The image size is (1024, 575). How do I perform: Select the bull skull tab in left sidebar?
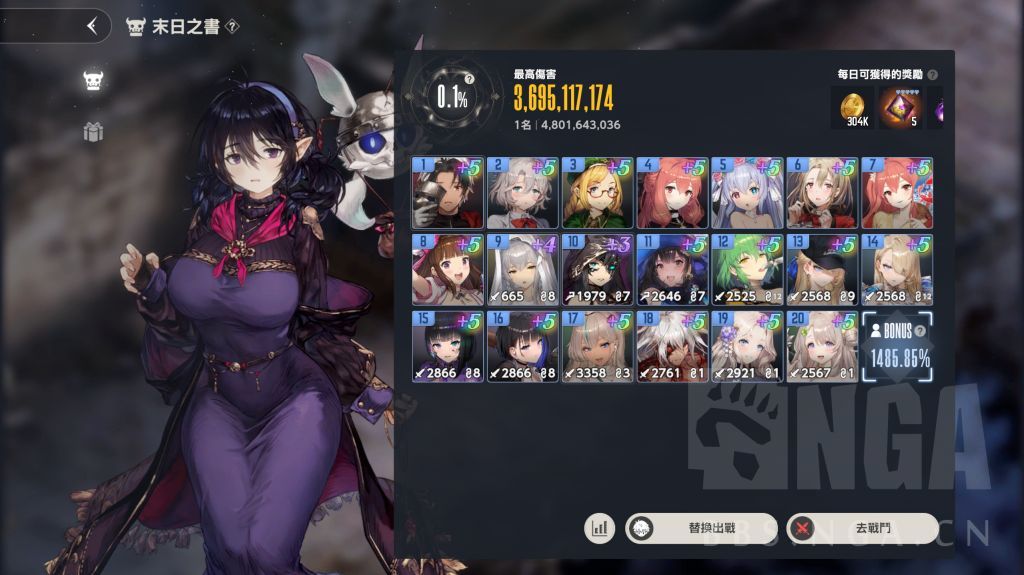pos(93,82)
